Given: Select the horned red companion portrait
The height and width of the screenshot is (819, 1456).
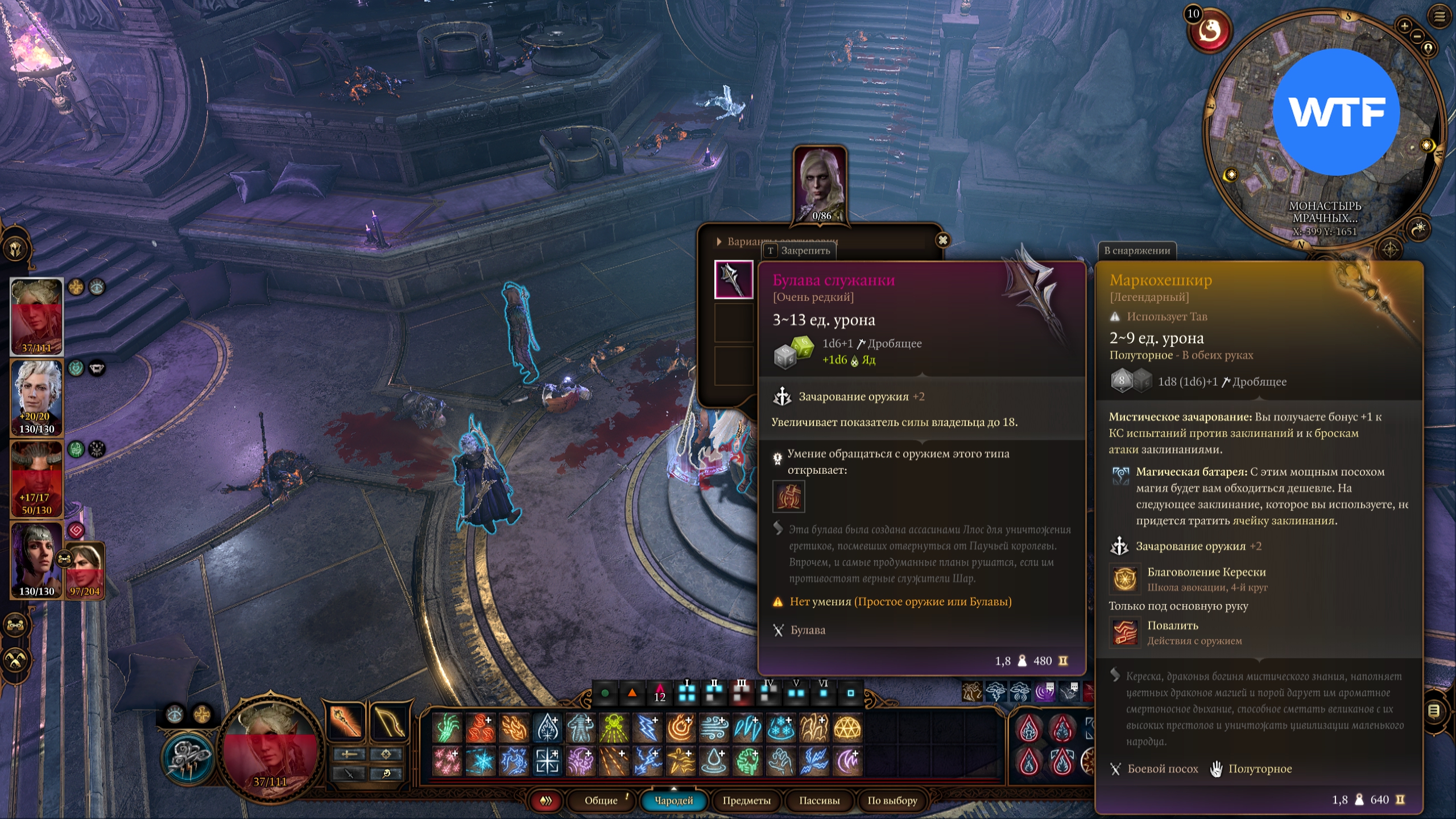Looking at the screenshot, I should pos(36,478).
